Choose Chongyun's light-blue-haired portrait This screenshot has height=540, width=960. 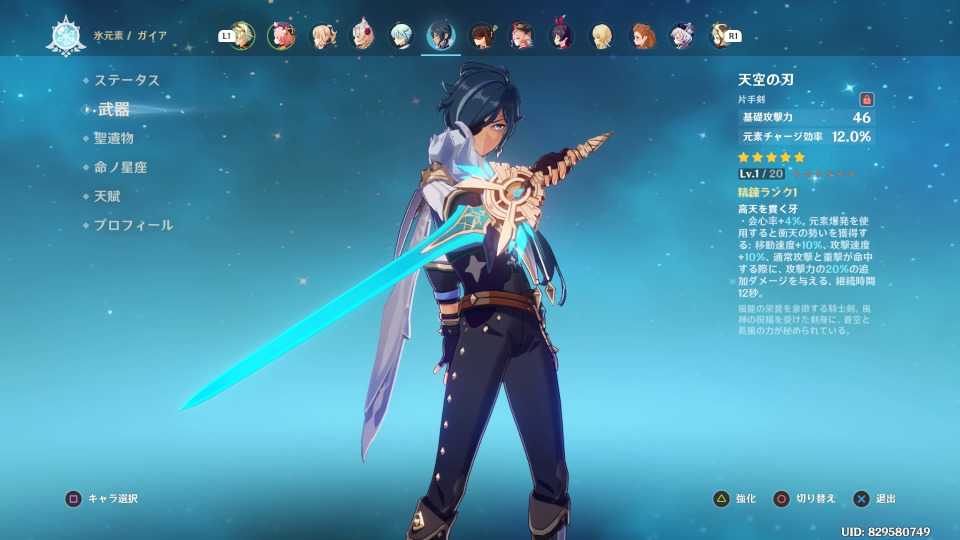pyautogui.click(x=402, y=36)
